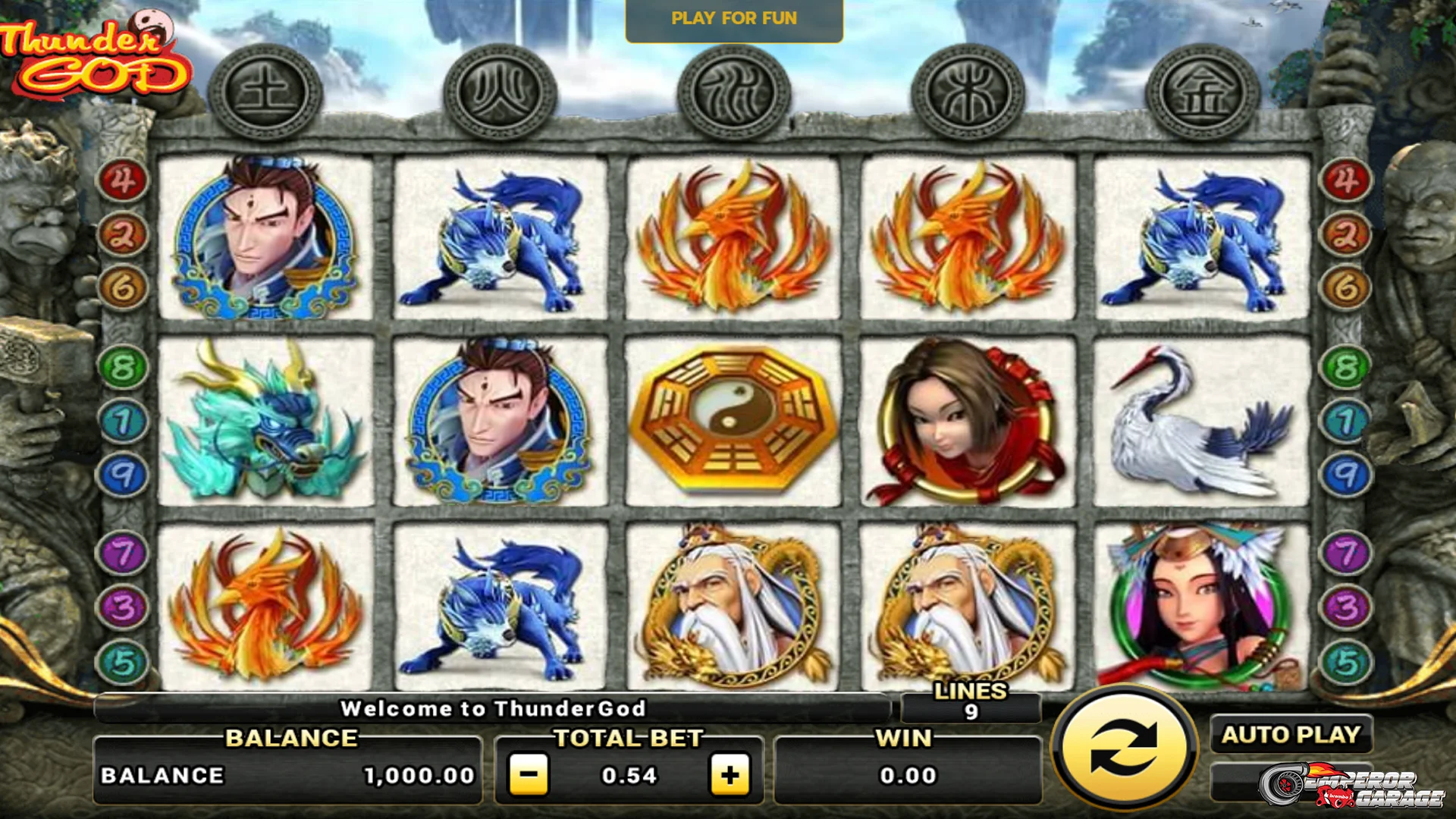The image size is (1456, 819).
Task: Select the Fire element medallion above reel two
Action: 500,91
